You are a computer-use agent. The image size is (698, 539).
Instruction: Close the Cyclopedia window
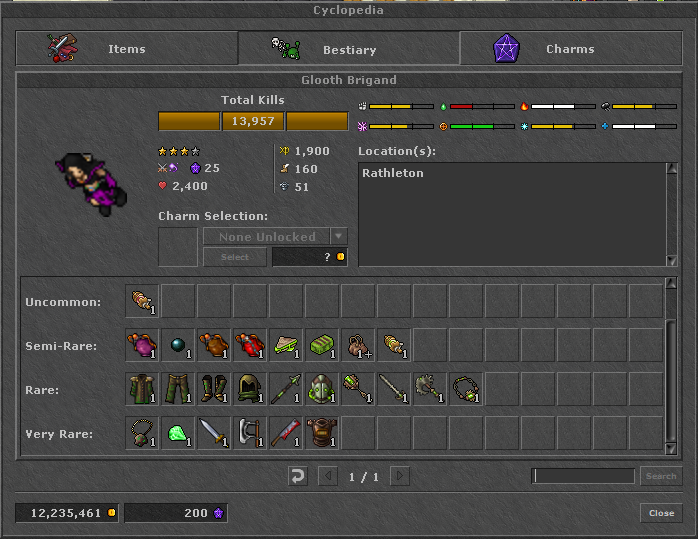pos(661,513)
